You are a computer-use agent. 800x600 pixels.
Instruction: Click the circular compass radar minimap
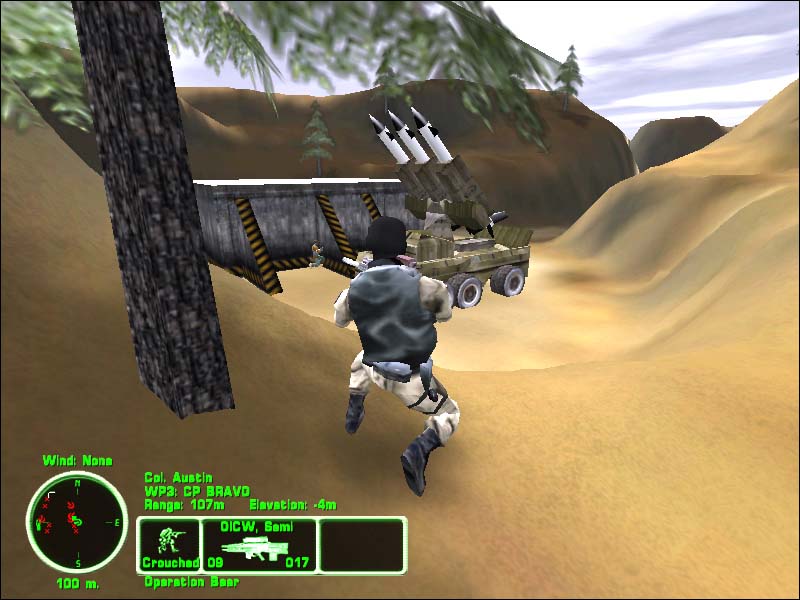point(76,521)
